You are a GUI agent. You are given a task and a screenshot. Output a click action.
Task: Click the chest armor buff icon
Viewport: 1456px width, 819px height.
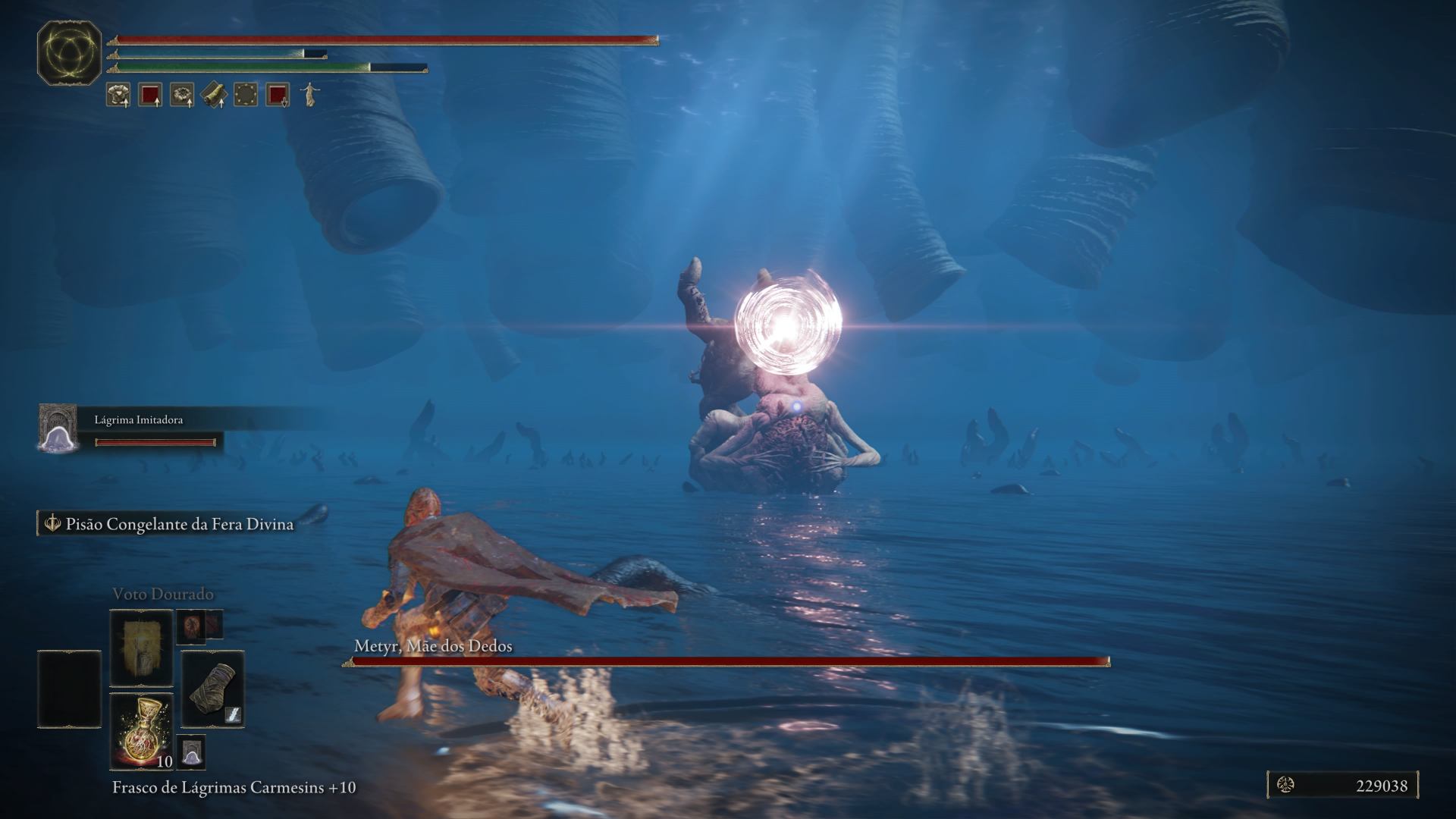point(118,95)
